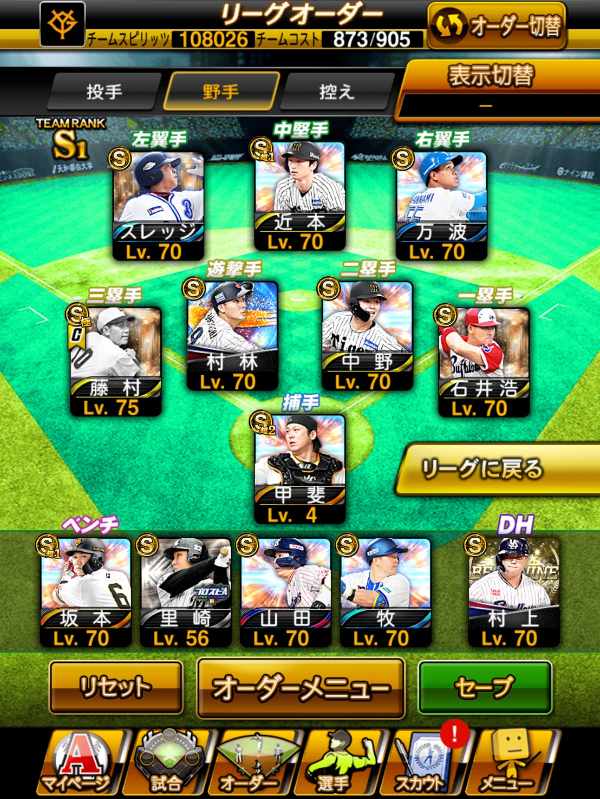Select DH 村上 card

pos(511,591)
